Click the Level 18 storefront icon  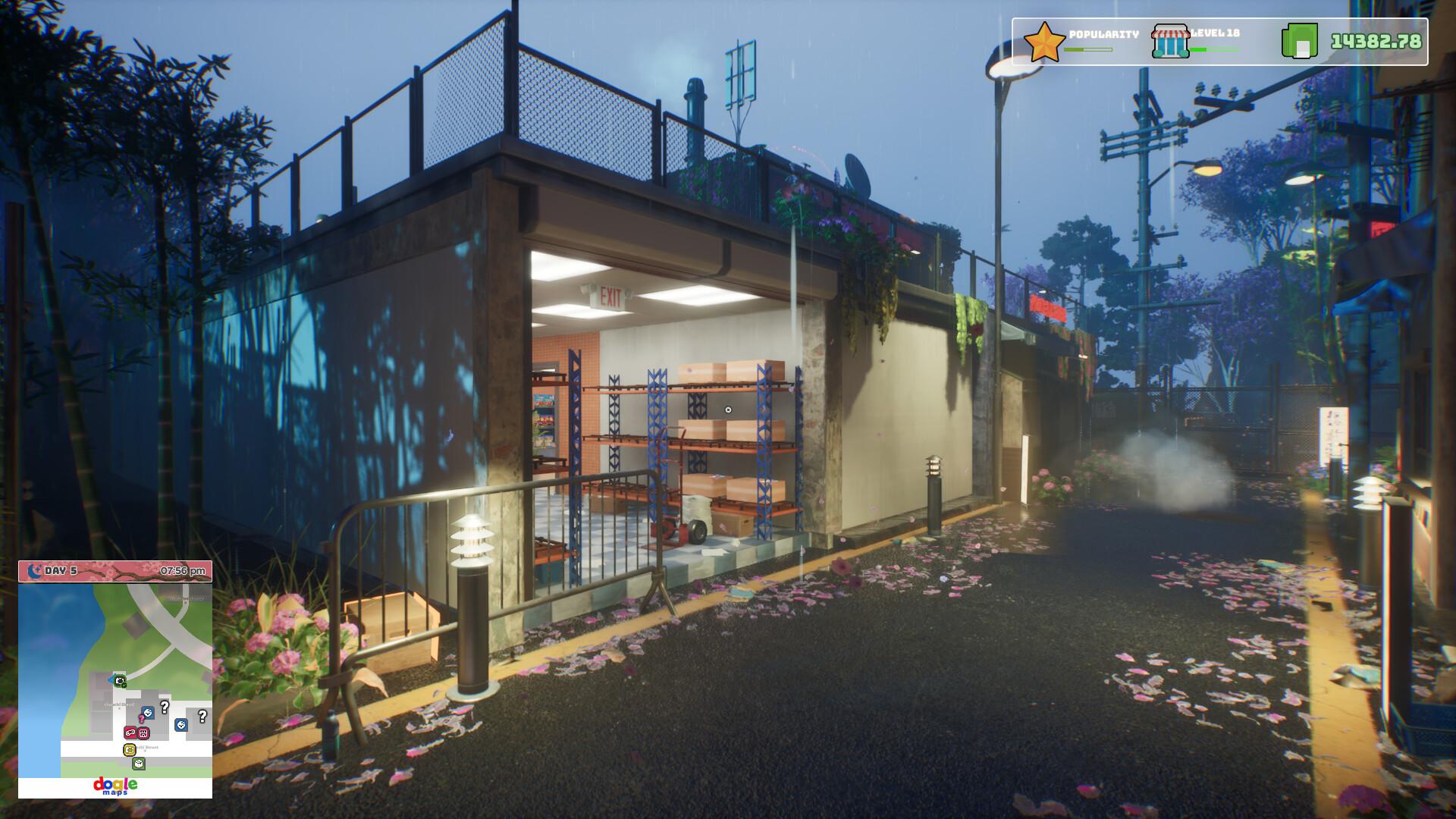click(1170, 42)
